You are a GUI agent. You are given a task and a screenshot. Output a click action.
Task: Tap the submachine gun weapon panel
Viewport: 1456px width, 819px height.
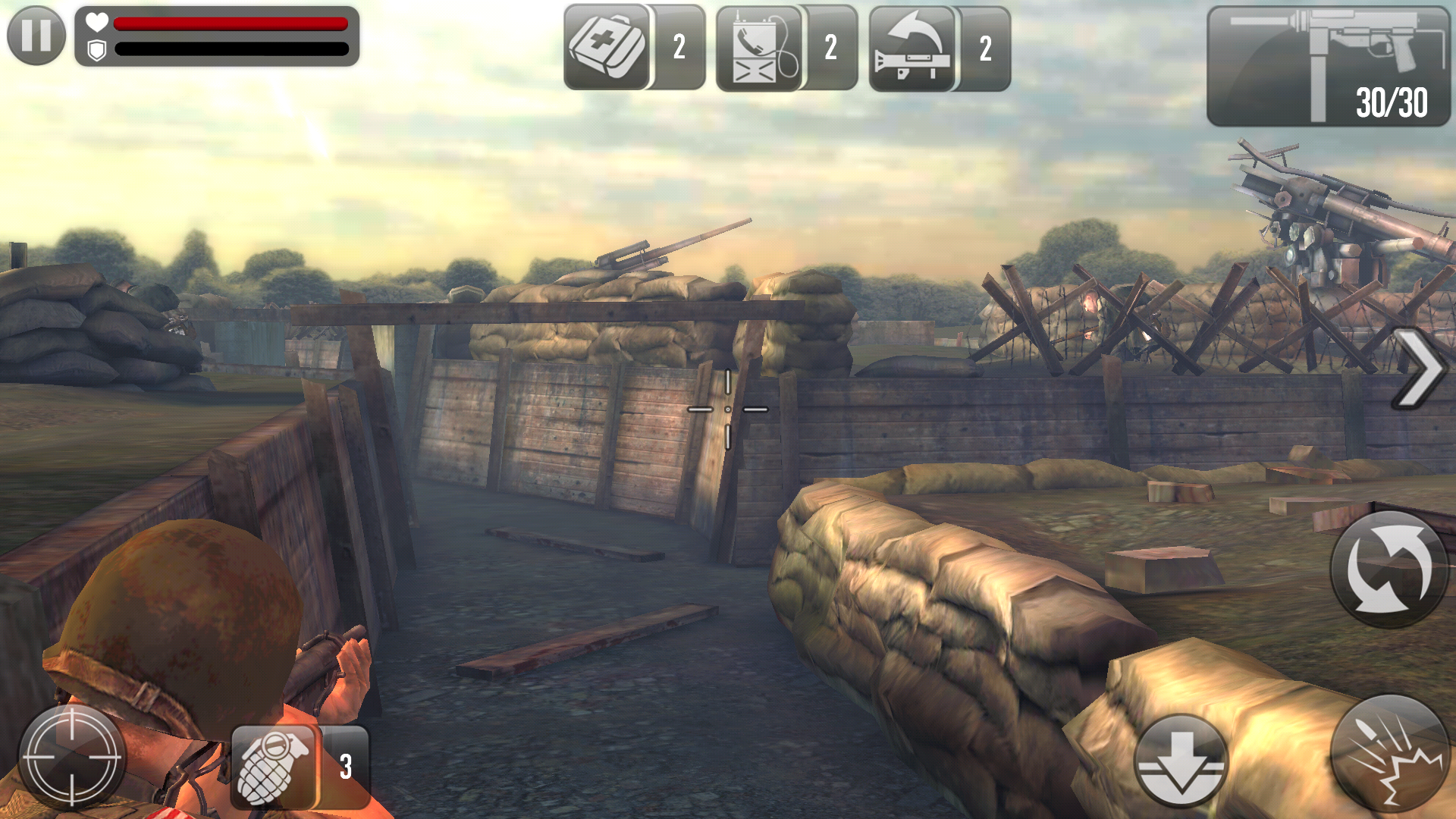click(1327, 67)
